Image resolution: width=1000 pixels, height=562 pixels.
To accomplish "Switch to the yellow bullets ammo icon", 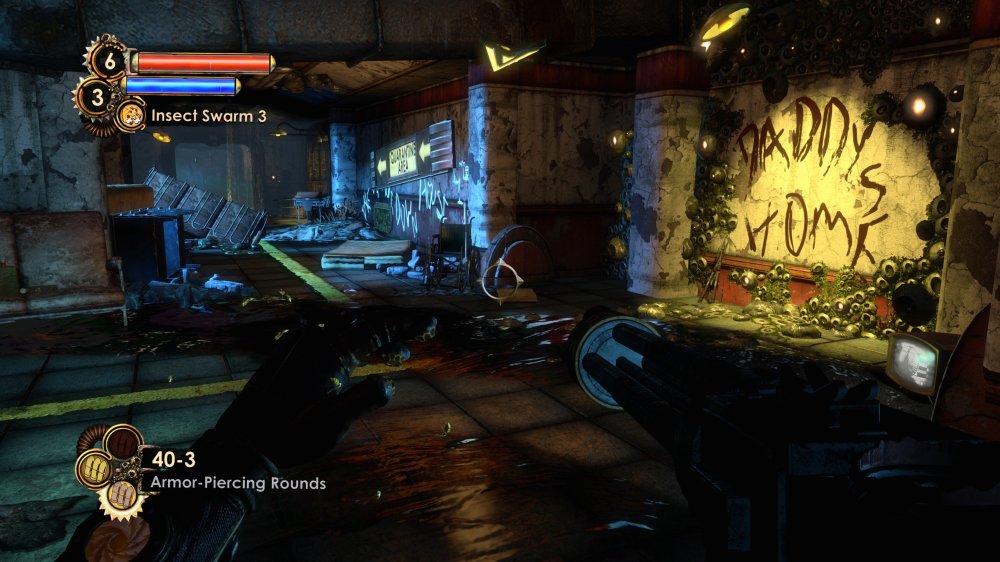I will click(x=93, y=468).
